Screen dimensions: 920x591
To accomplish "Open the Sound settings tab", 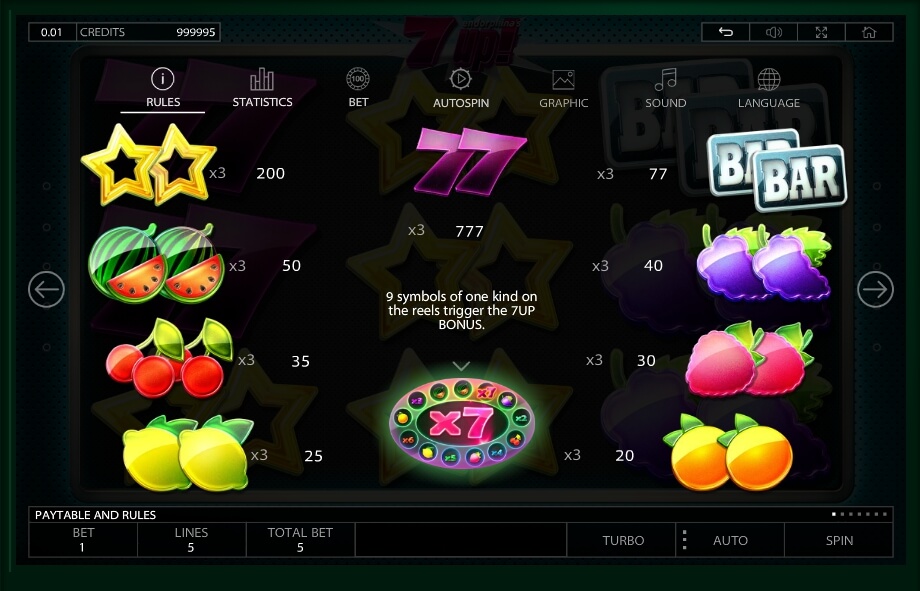I will coord(665,88).
